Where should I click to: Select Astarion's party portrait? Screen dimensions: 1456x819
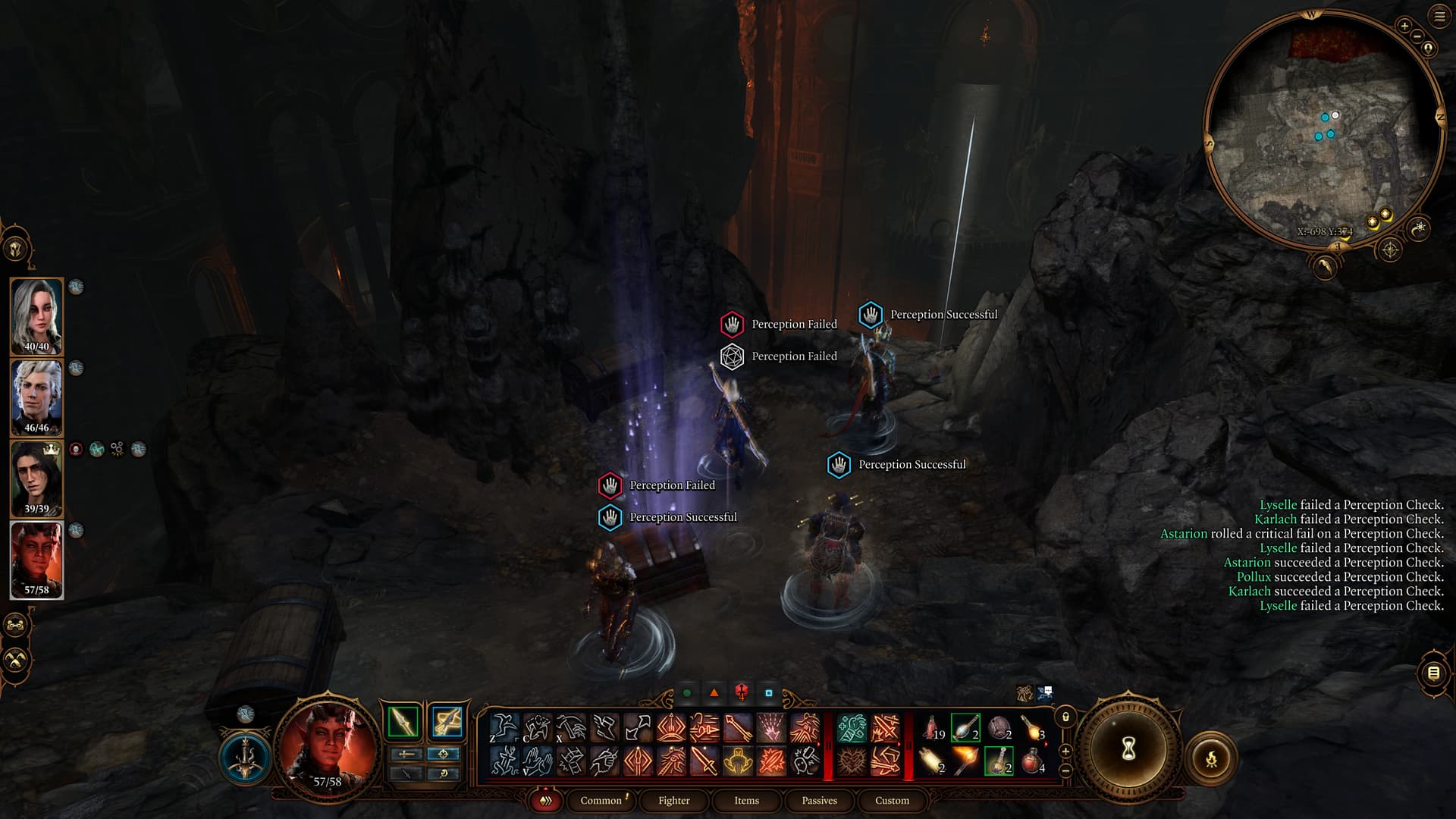click(36, 397)
